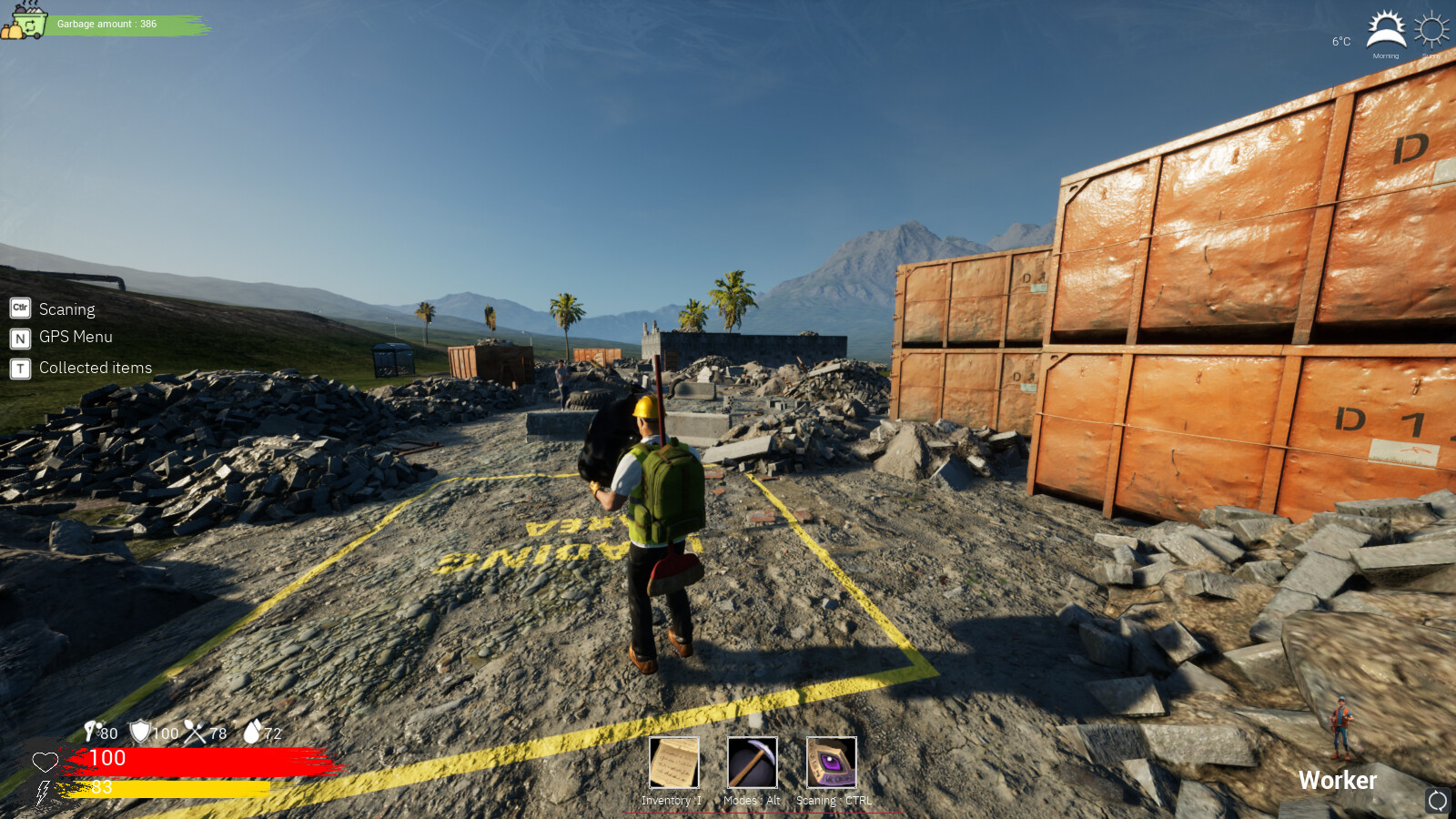This screenshot has width=1456, height=819.
Task: Select the water droplet stat icon
Action: pyautogui.click(x=252, y=733)
